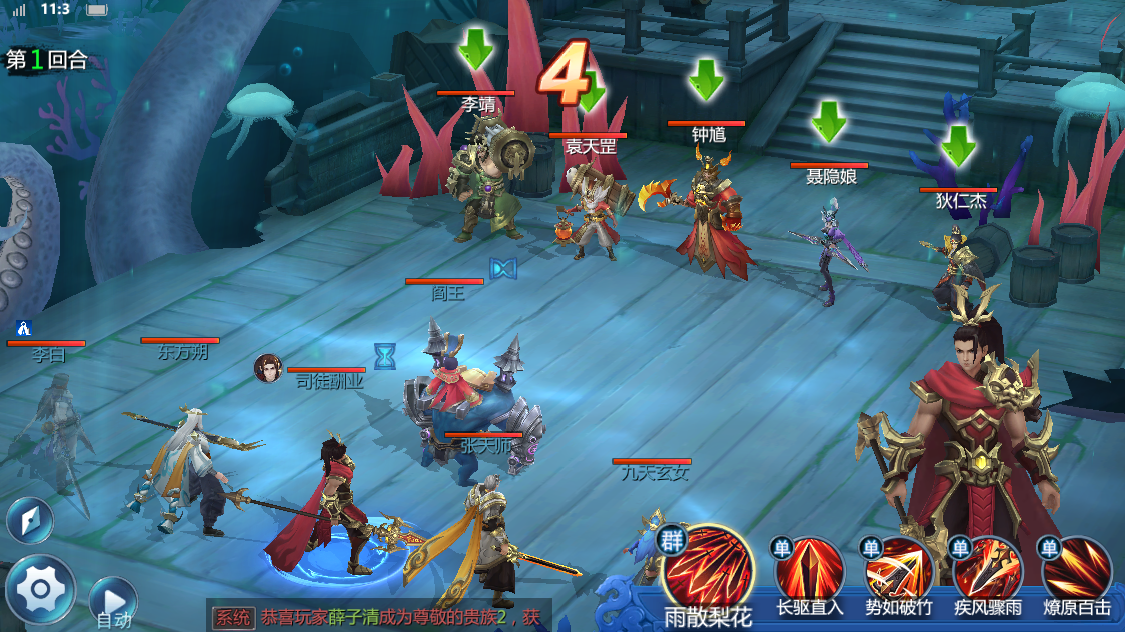Open the 系统 chat message bar
1125x632 pixels.
[x=378, y=617]
